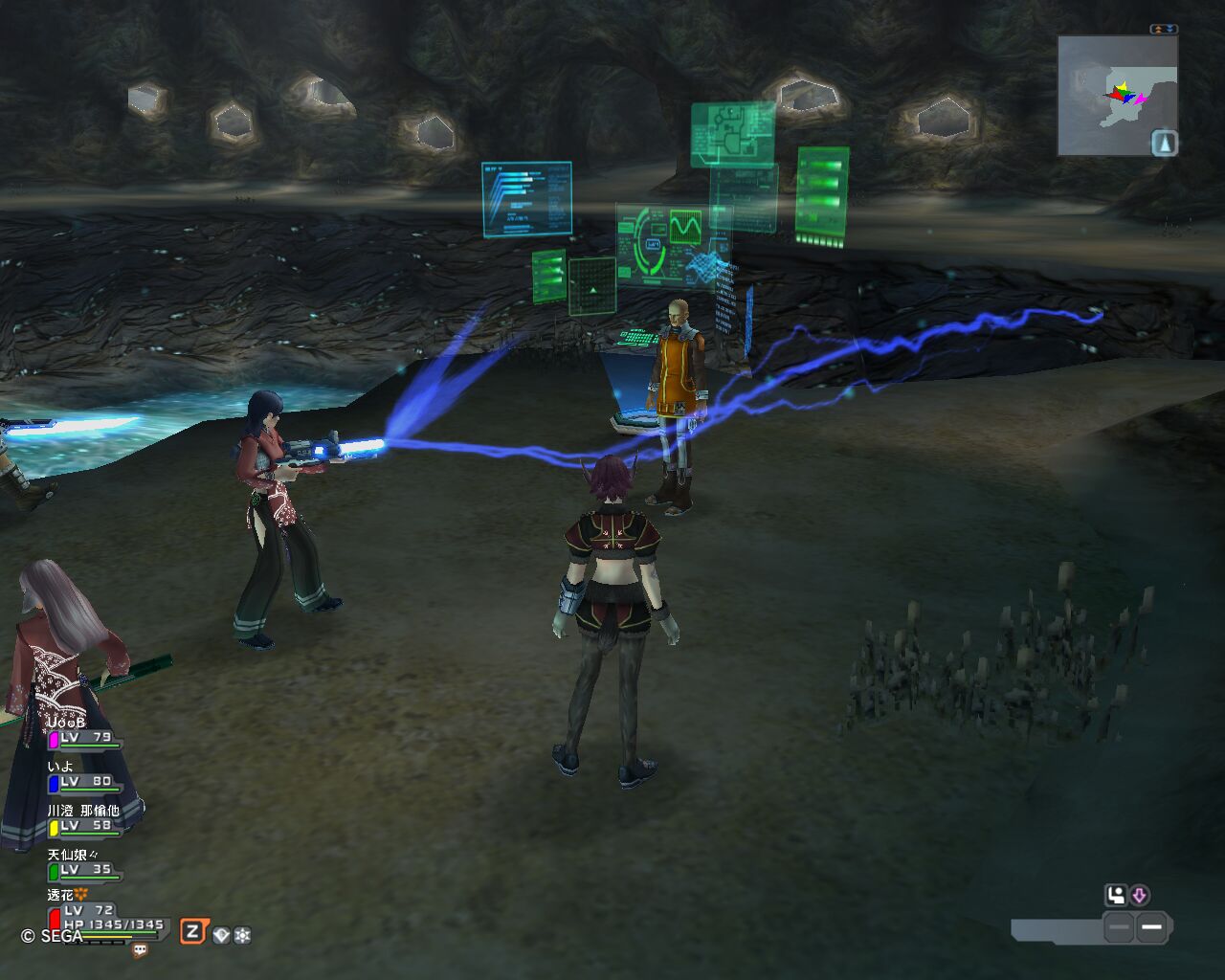Click the diamond status icon
This screenshot has width=1225, height=980.
tap(221, 935)
